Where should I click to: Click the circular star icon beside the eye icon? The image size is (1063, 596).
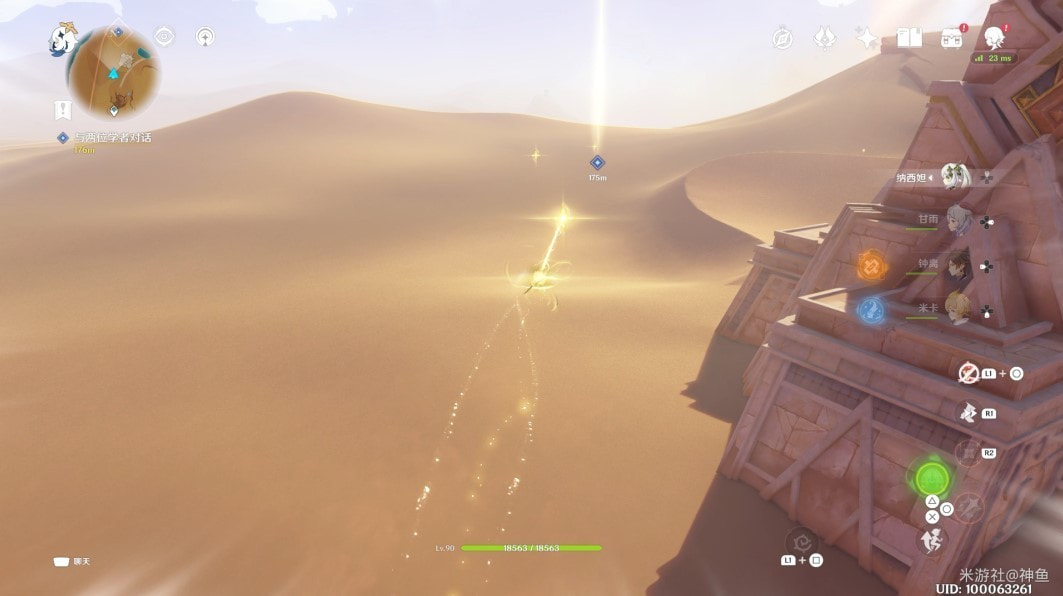coord(205,38)
